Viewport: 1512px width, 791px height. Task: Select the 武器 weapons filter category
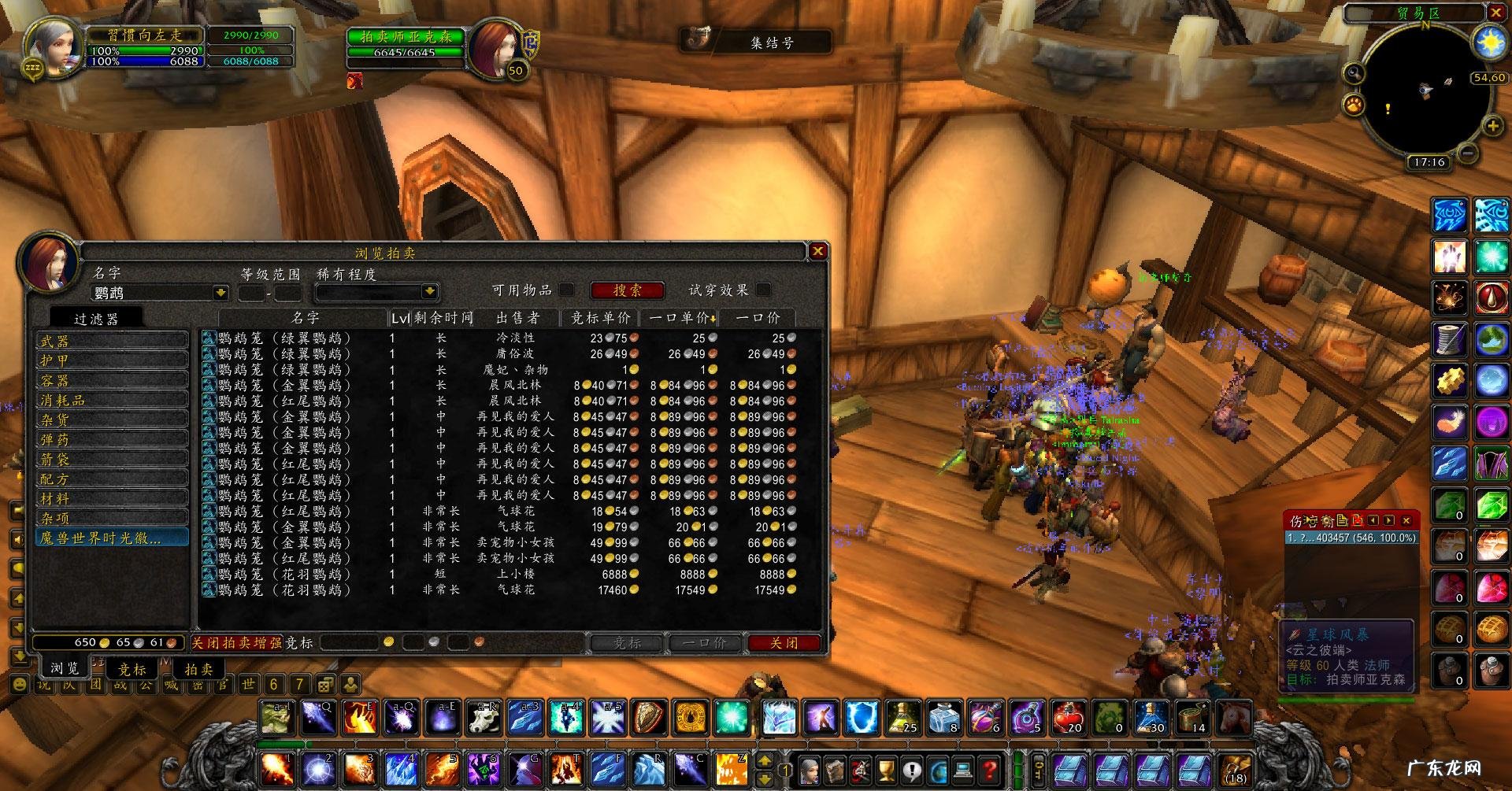tap(111, 341)
